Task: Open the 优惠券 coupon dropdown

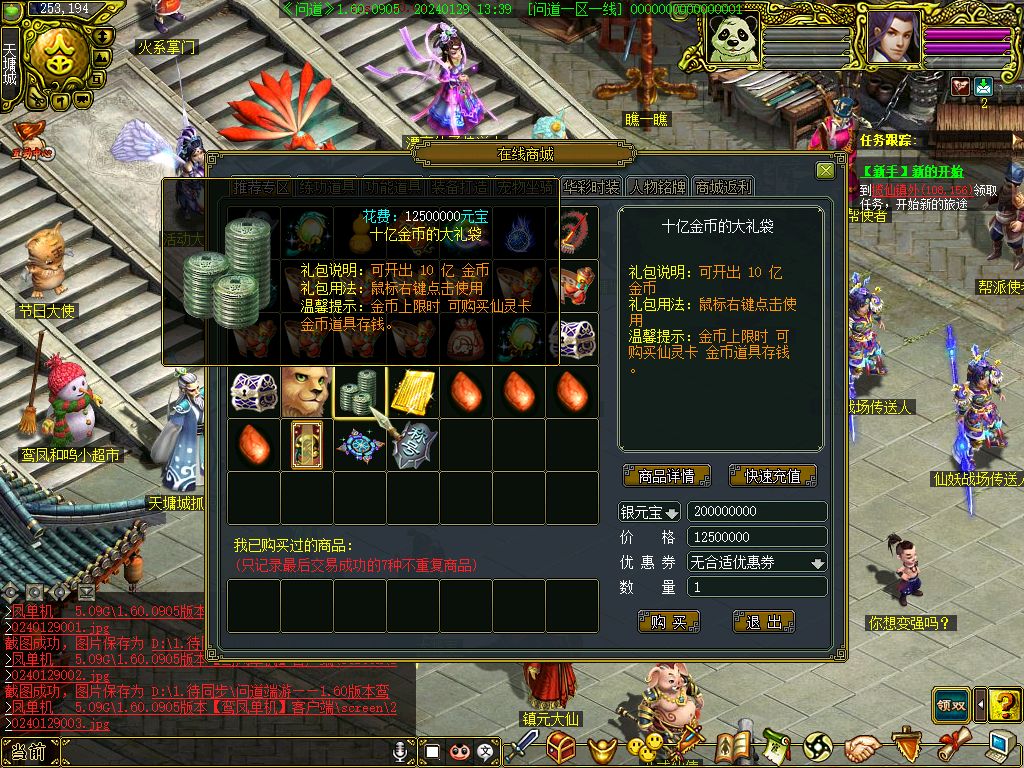Action: point(757,563)
